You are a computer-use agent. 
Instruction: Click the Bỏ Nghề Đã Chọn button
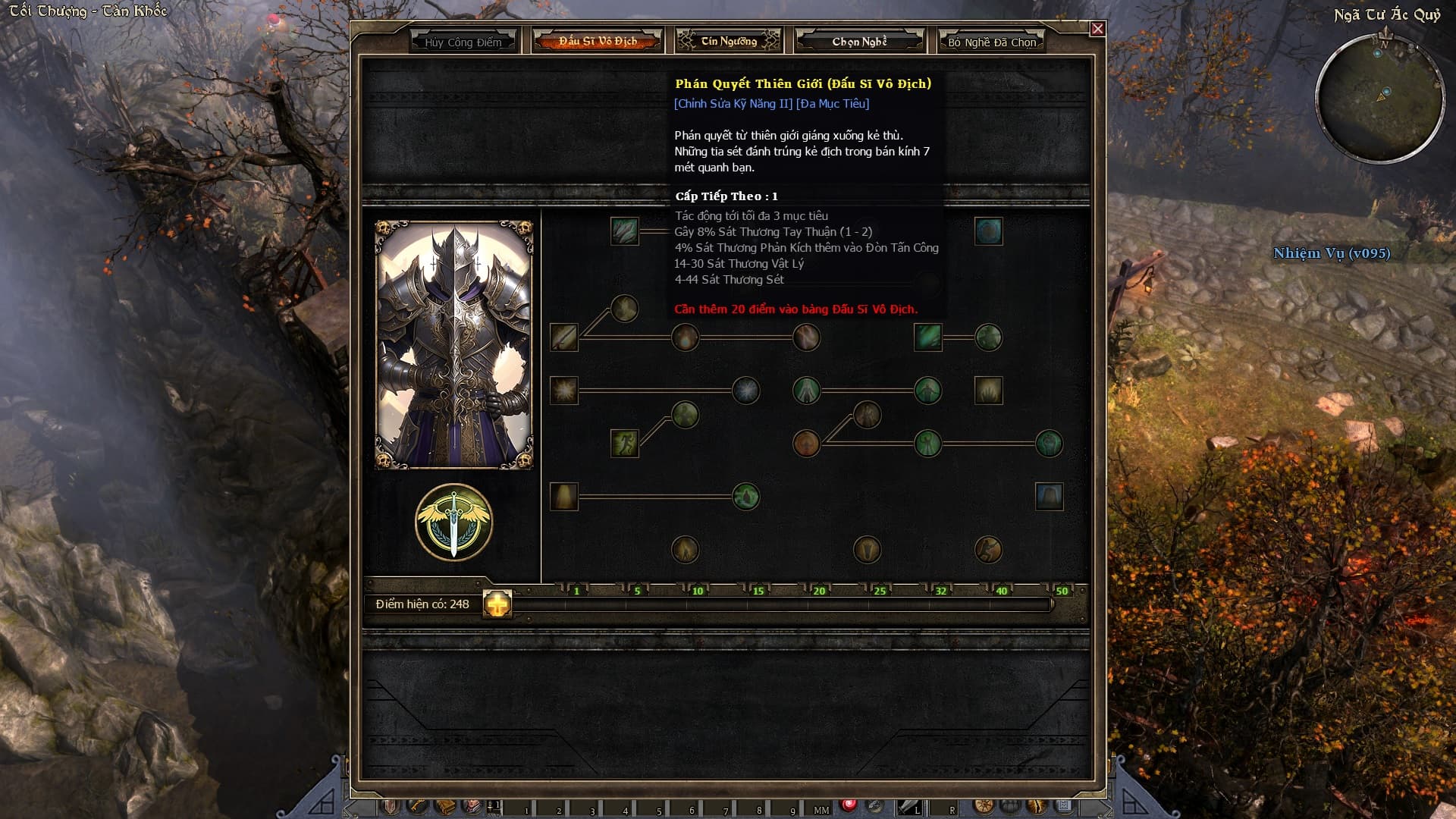click(x=991, y=42)
